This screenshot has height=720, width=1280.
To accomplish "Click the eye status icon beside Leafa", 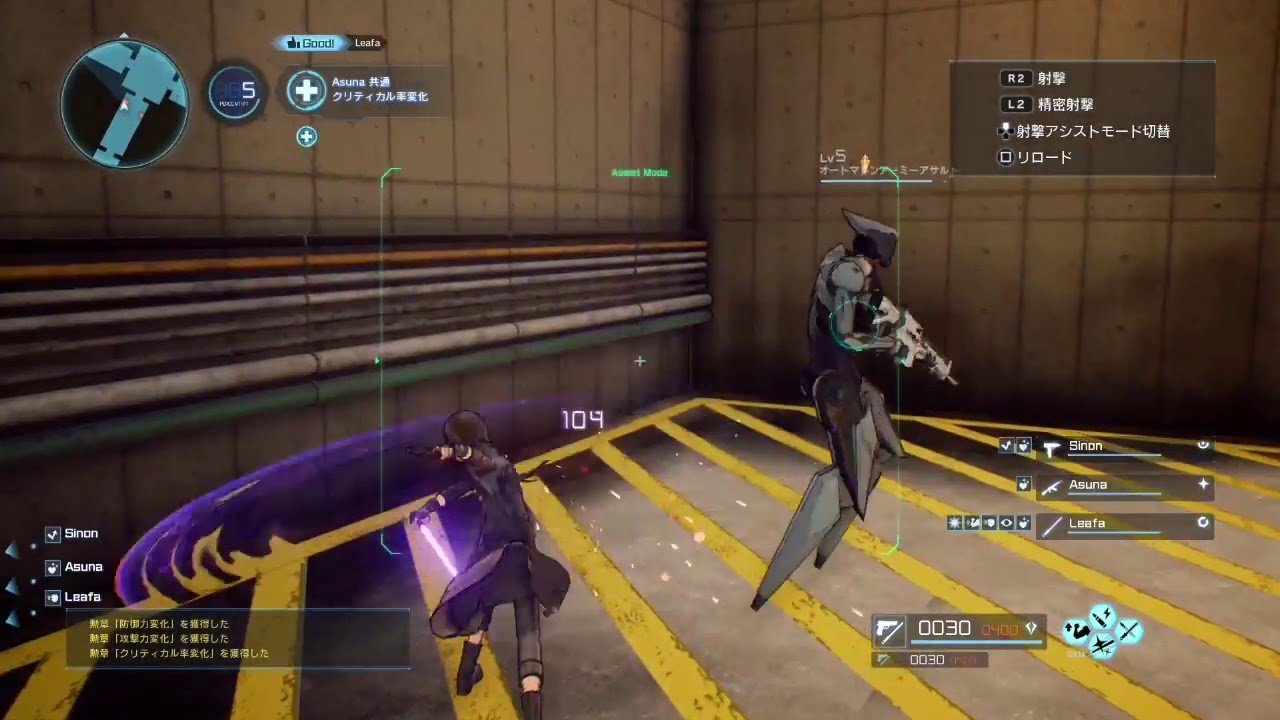I will point(1006,523).
